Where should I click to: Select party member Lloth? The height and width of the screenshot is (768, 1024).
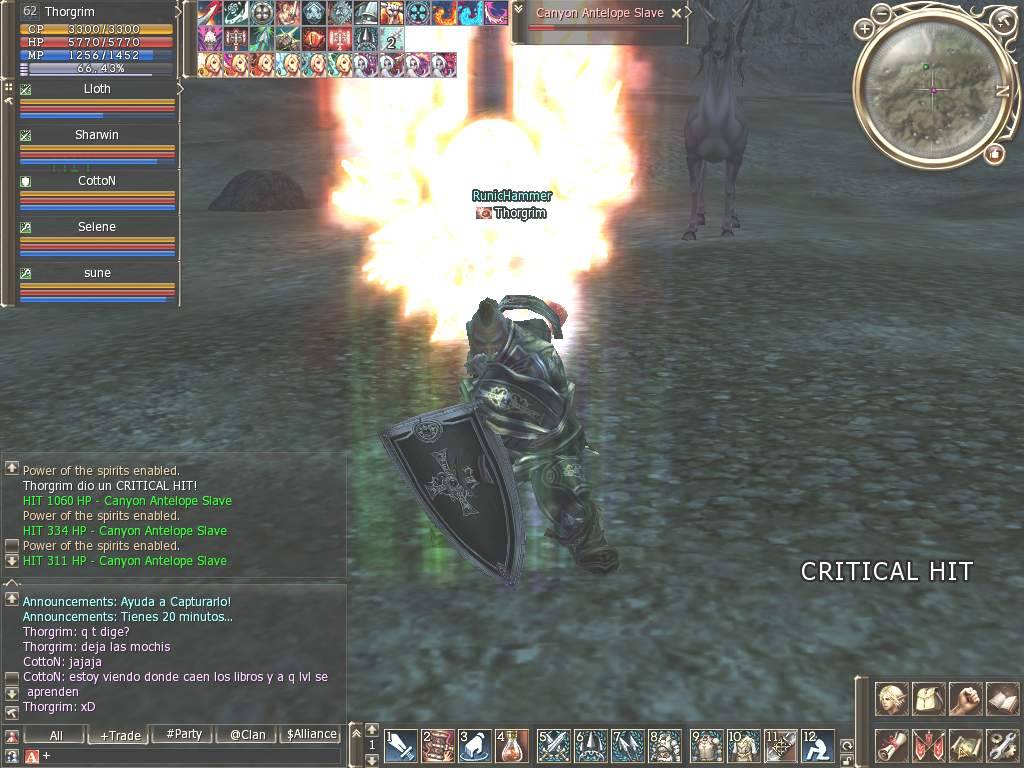97,89
